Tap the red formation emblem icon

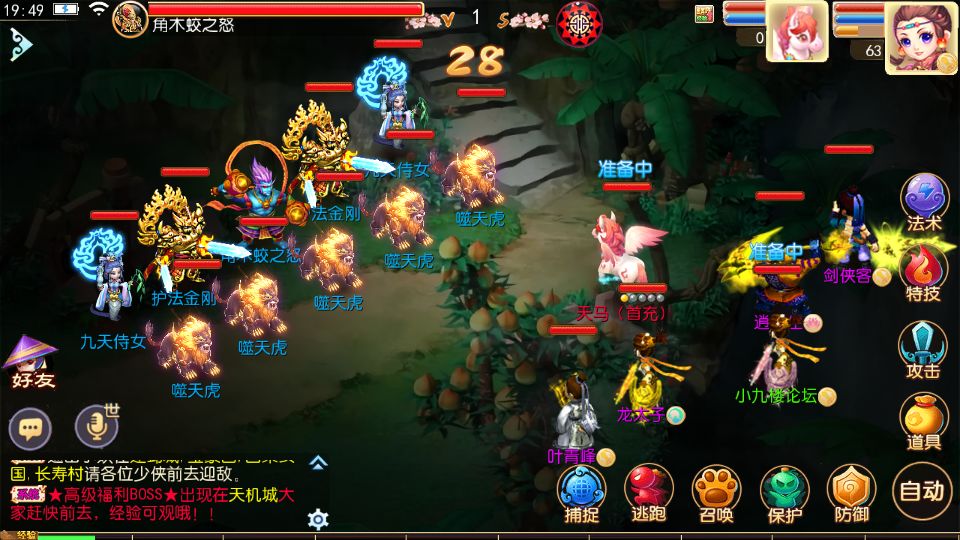click(577, 22)
